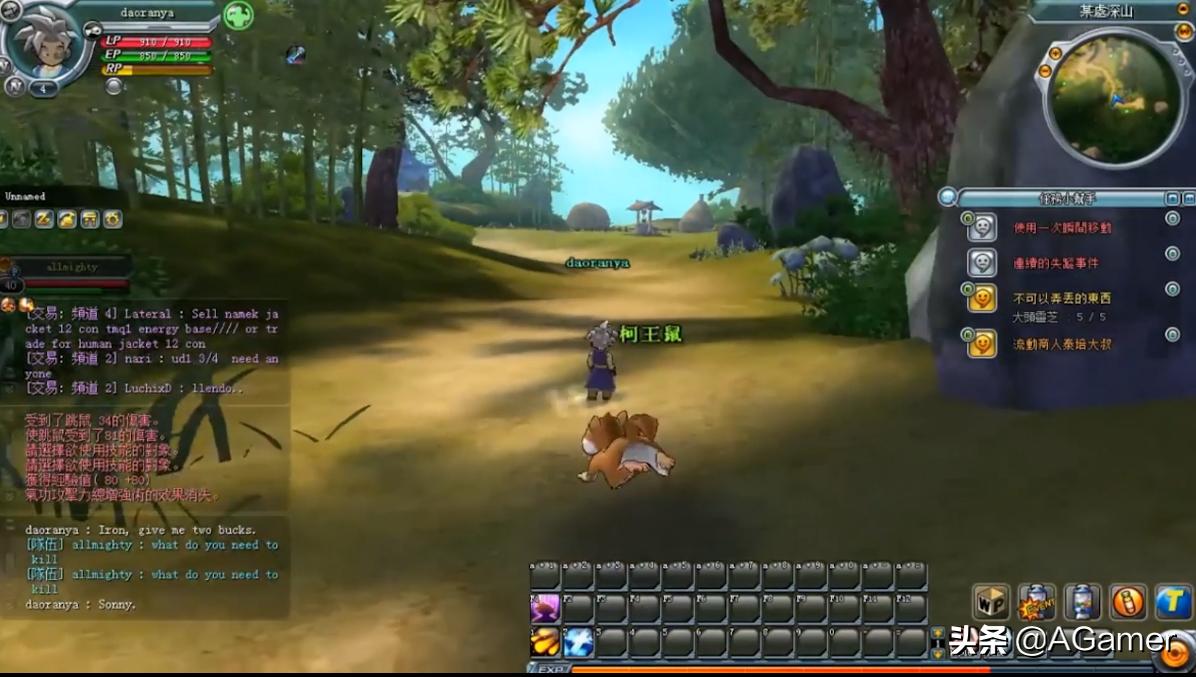Click the party Z icon under Unnamed
The width and height of the screenshot is (1196, 677).
[44, 219]
